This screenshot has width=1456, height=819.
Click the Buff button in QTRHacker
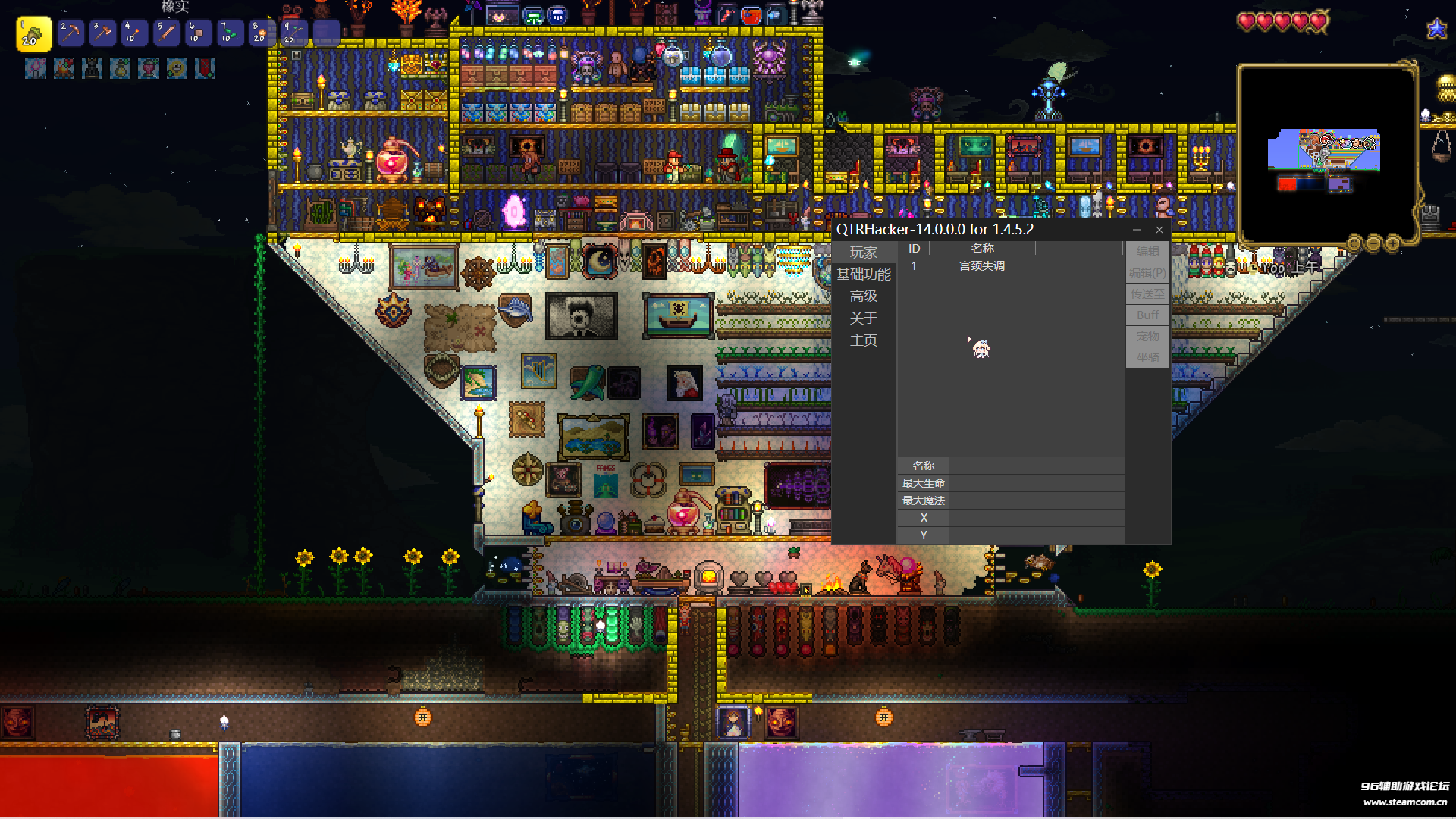[1147, 315]
